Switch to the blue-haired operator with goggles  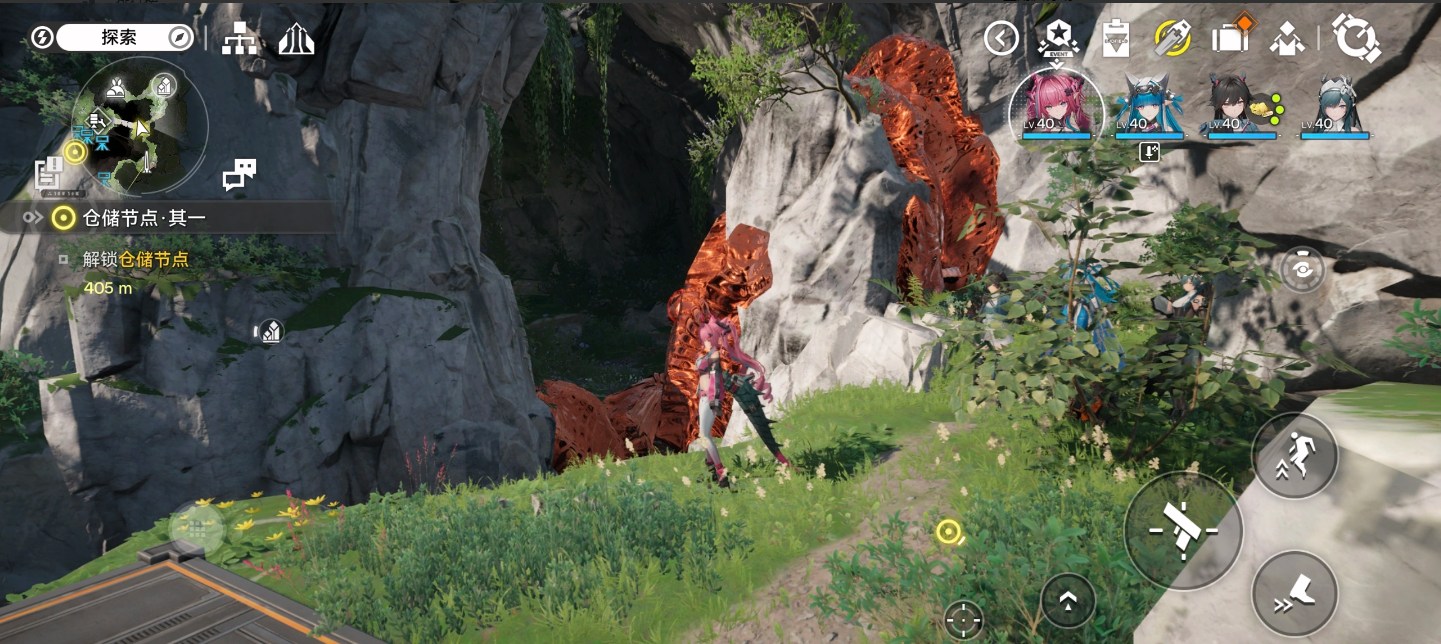[x=1150, y=105]
